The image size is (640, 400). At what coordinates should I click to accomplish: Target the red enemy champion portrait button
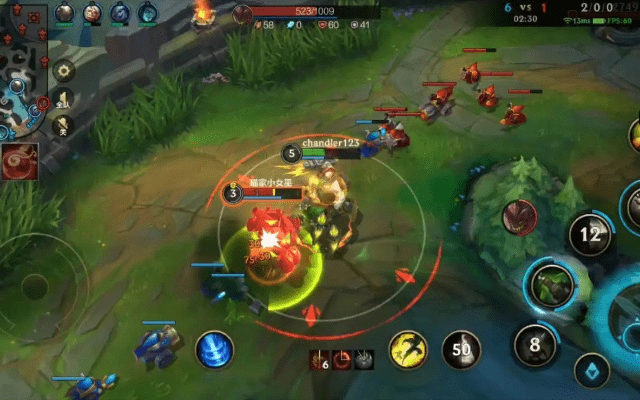click(x=519, y=217)
